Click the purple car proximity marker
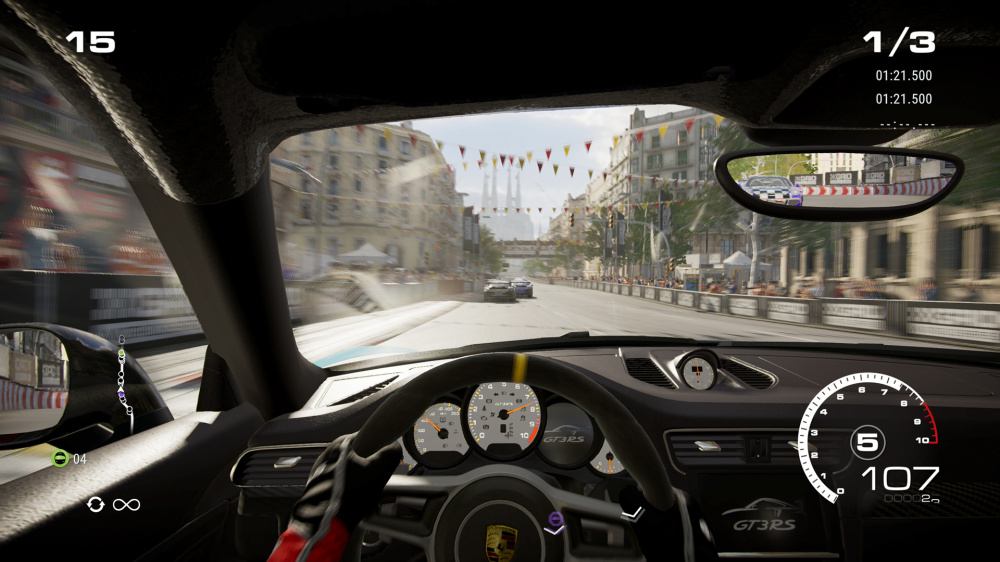The height and width of the screenshot is (562, 1000). pyautogui.click(x=554, y=519)
